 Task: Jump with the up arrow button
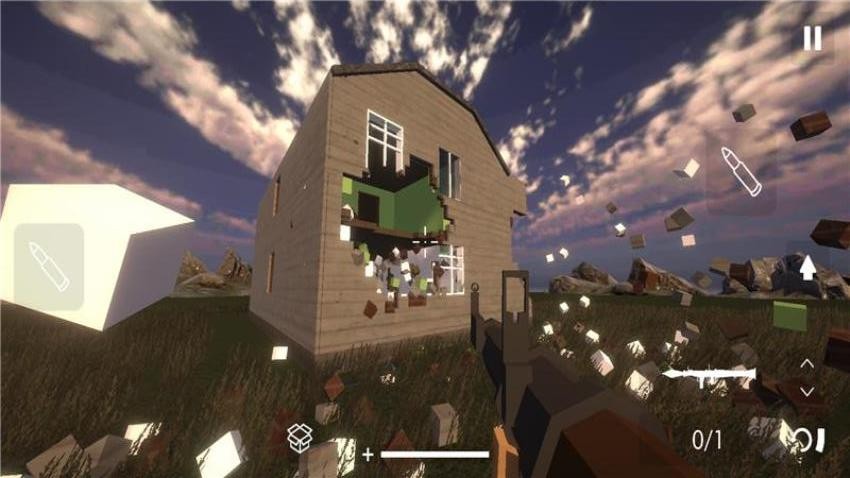[x=808, y=267]
